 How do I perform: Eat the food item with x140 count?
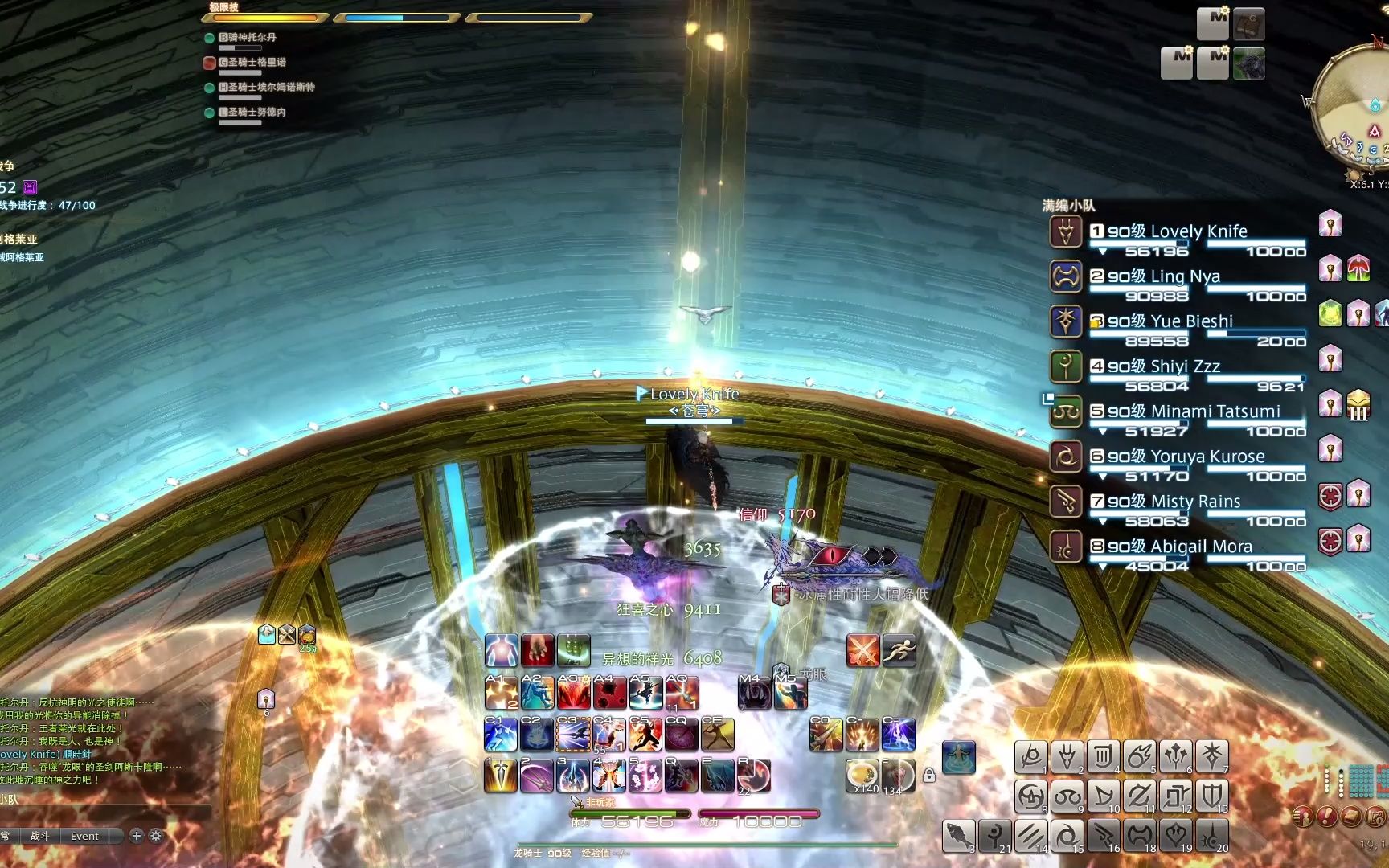(x=862, y=776)
